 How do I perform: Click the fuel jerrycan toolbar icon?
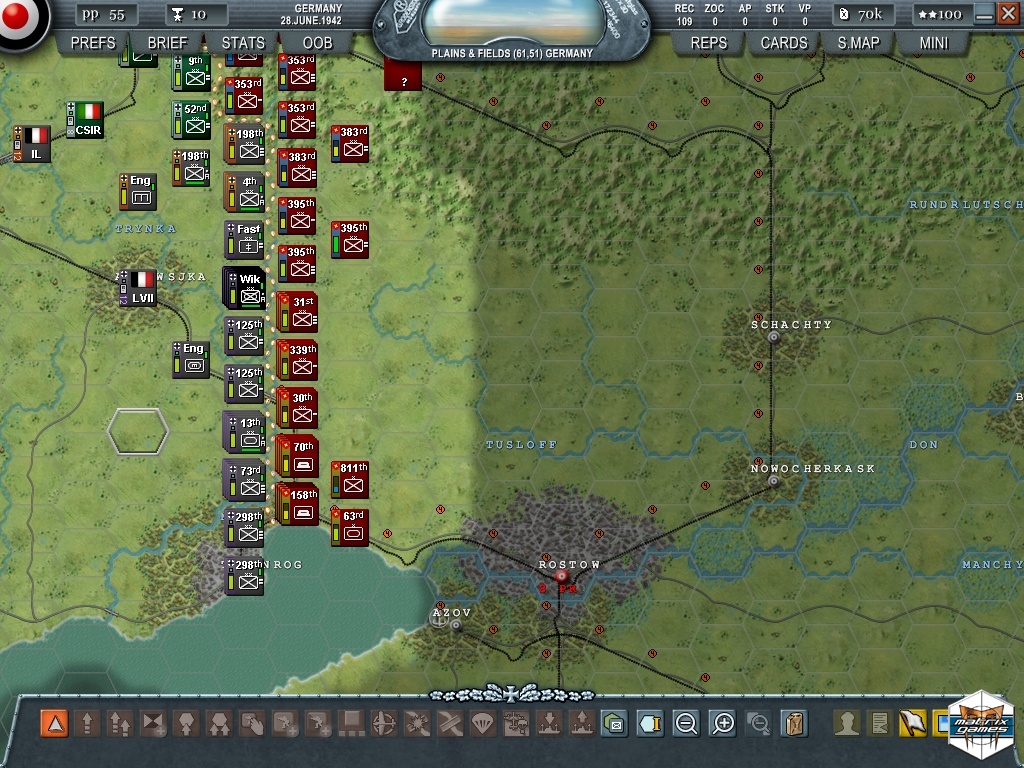(794, 723)
